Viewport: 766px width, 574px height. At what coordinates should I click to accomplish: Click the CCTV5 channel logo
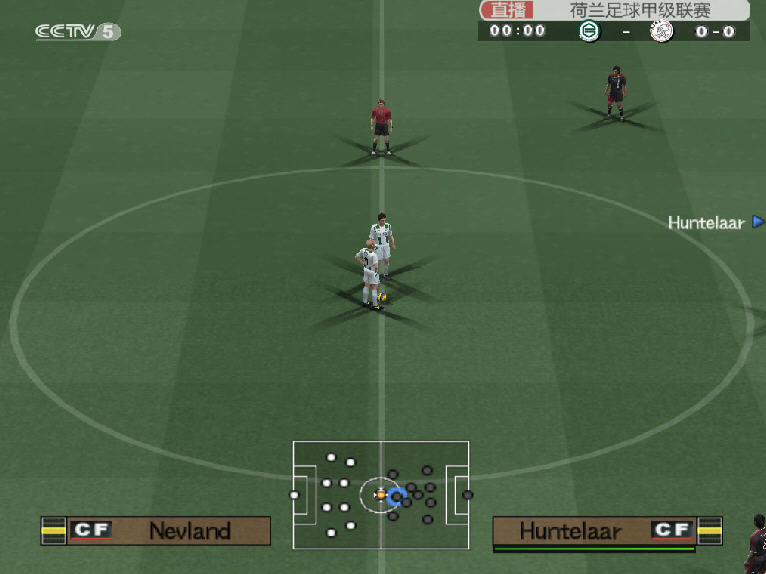[x=77, y=32]
